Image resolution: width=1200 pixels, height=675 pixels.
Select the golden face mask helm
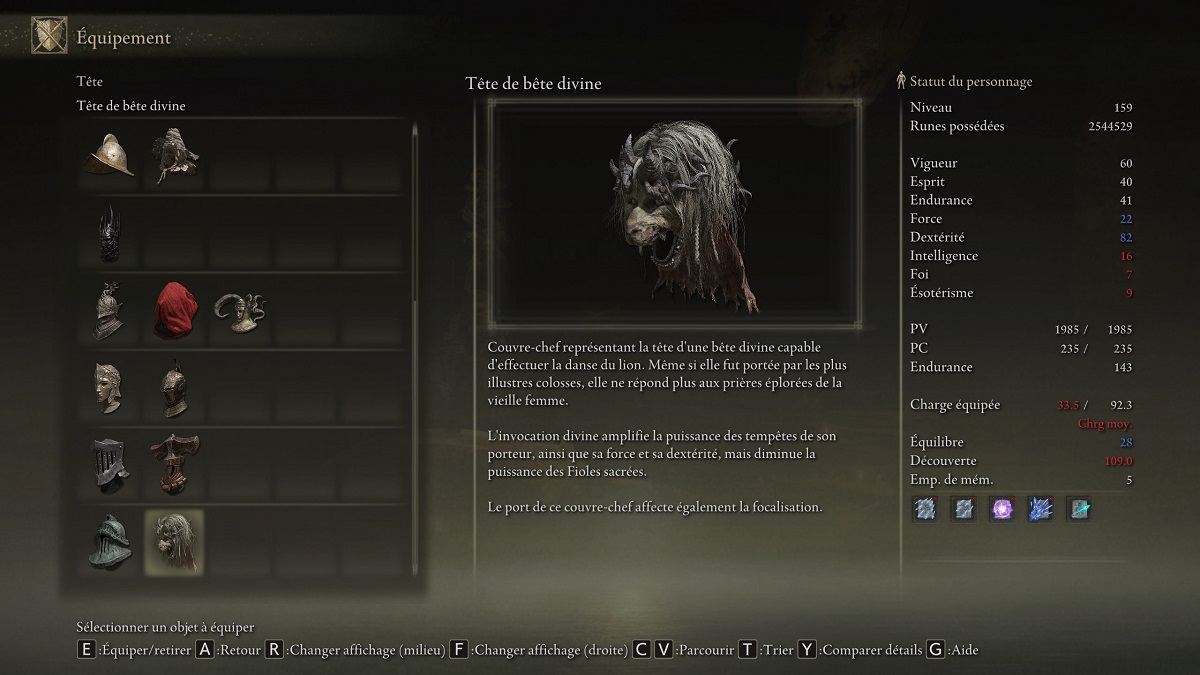tap(109, 387)
